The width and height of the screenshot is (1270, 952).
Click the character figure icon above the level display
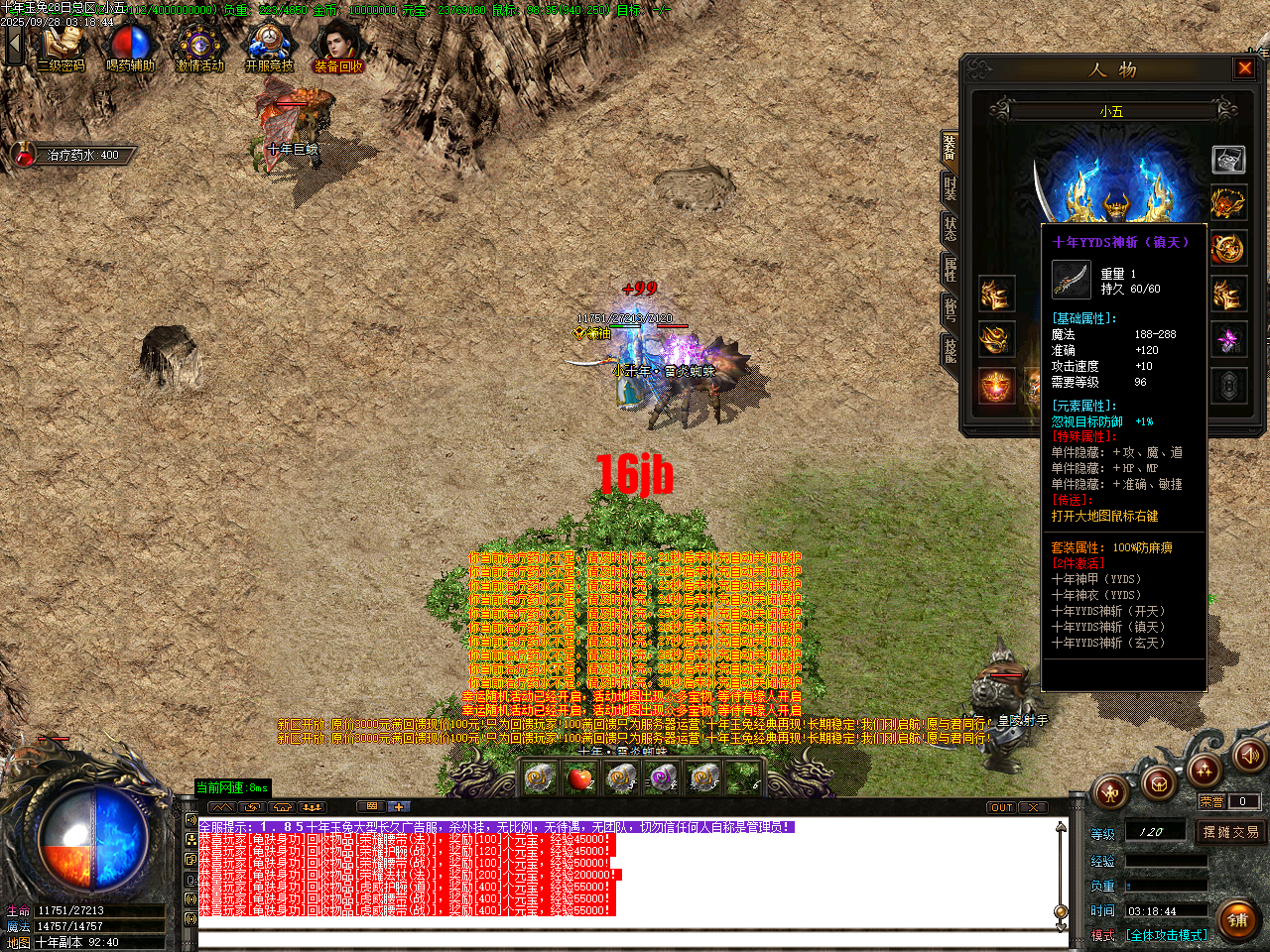click(x=1110, y=794)
